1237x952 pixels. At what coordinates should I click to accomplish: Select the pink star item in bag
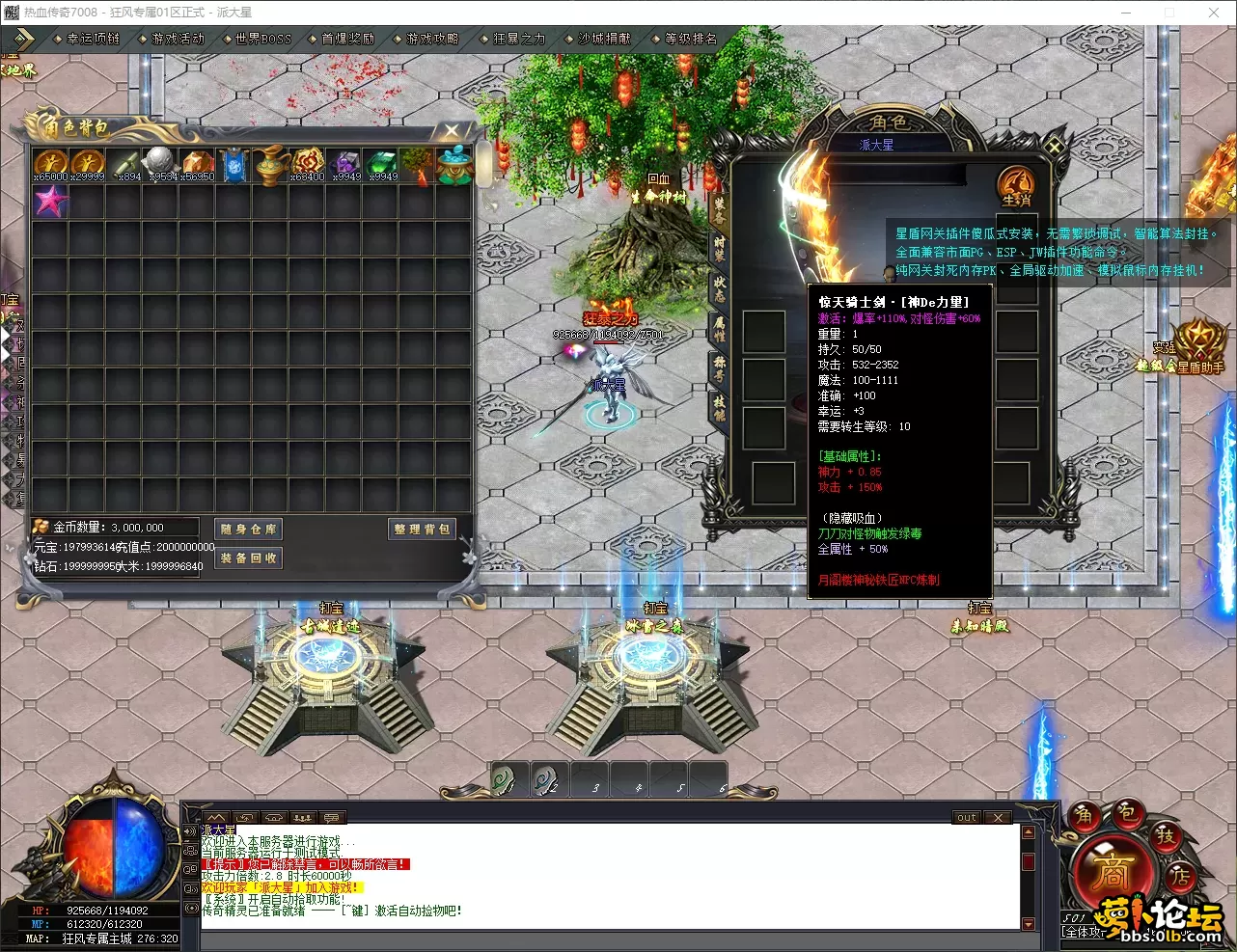tap(50, 202)
